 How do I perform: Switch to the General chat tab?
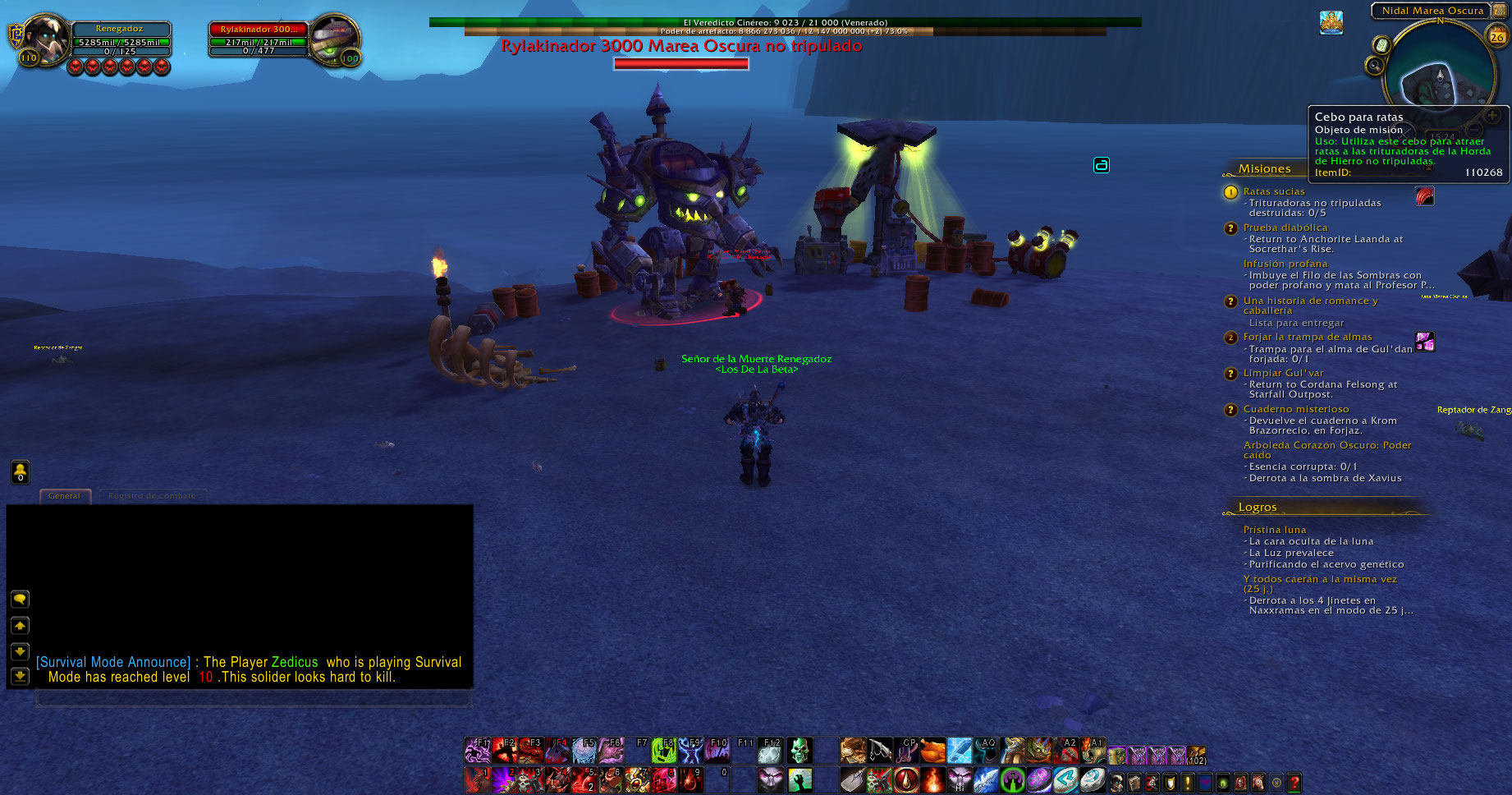[x=64, y=496]
